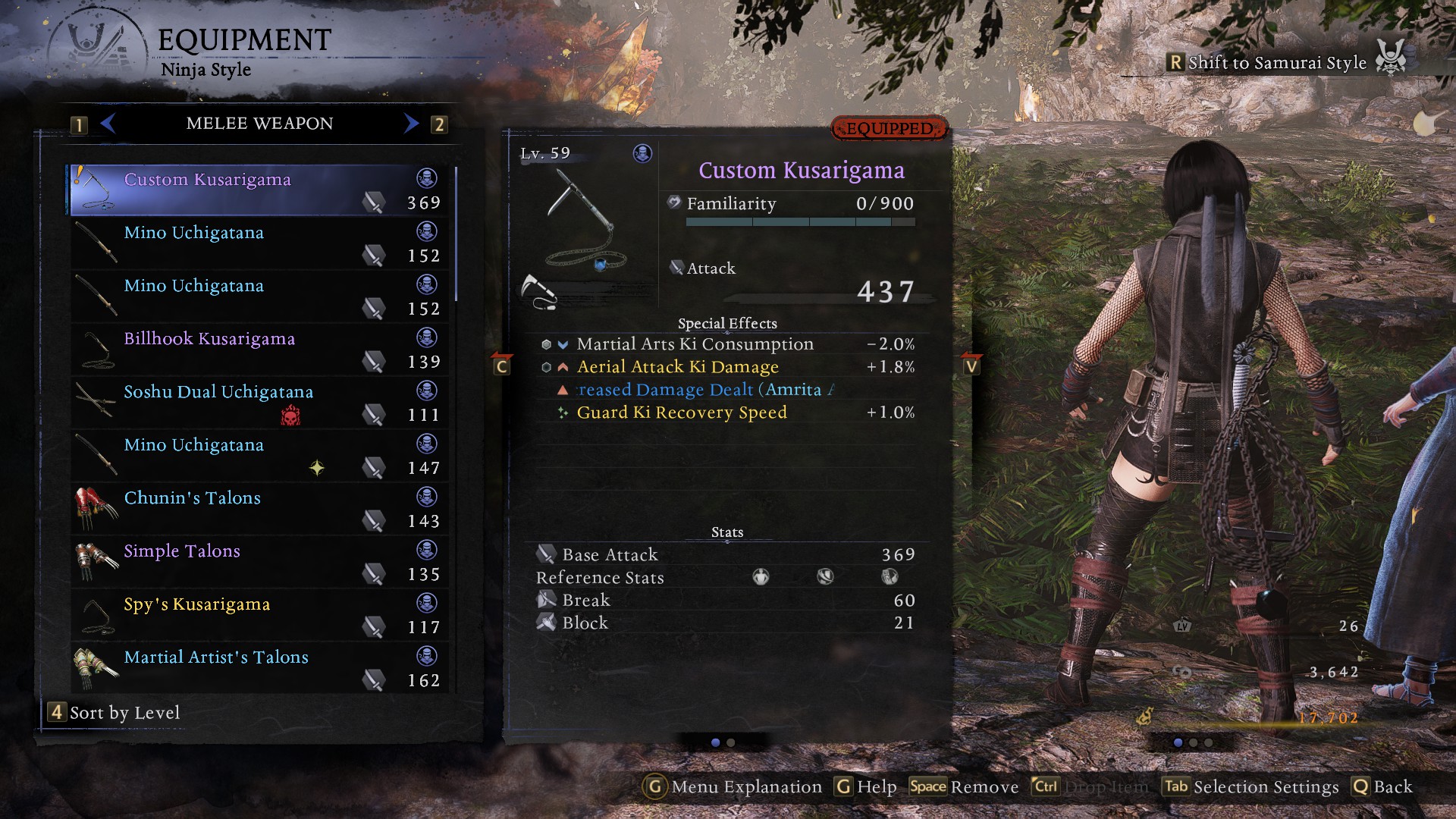This screenshot has height=819, width=1456.
Task: Inspect the Guard Ki Recovery Speed effect
Action: coord(681,413)
